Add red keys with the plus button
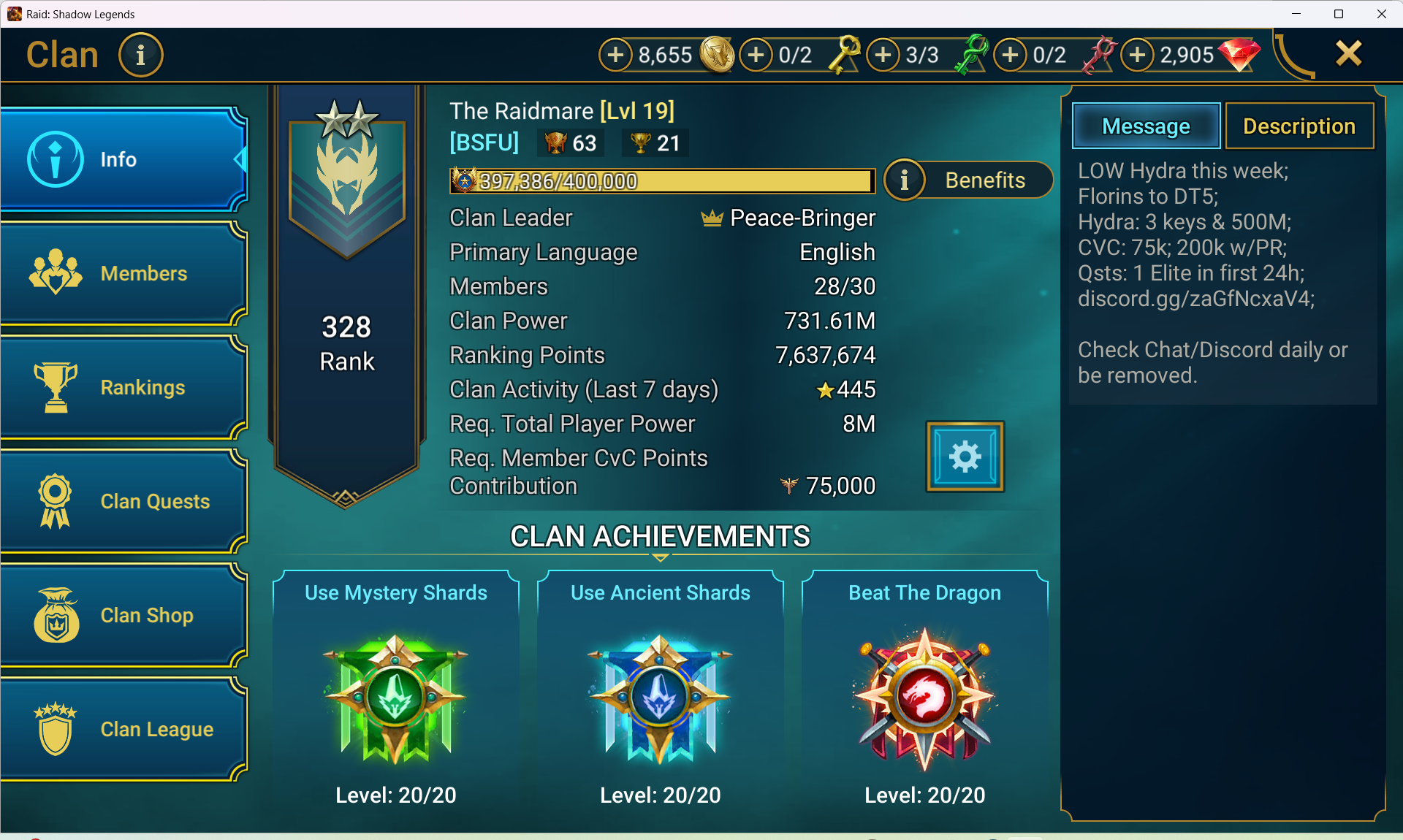This screenshot has width=1403, height=840. pos(1011,55)
